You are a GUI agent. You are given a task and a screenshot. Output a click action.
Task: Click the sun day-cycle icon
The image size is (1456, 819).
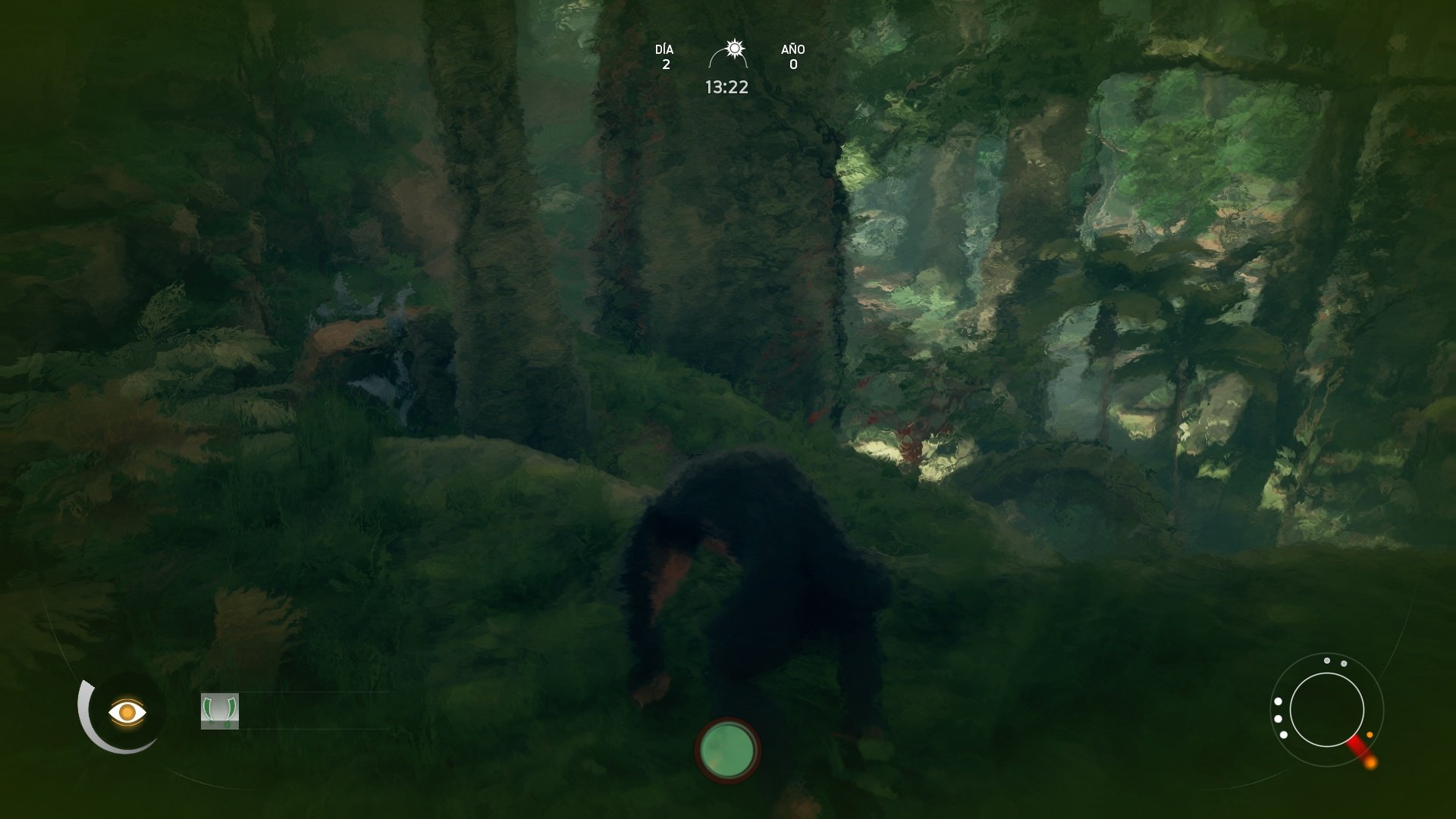pos(733,50)
